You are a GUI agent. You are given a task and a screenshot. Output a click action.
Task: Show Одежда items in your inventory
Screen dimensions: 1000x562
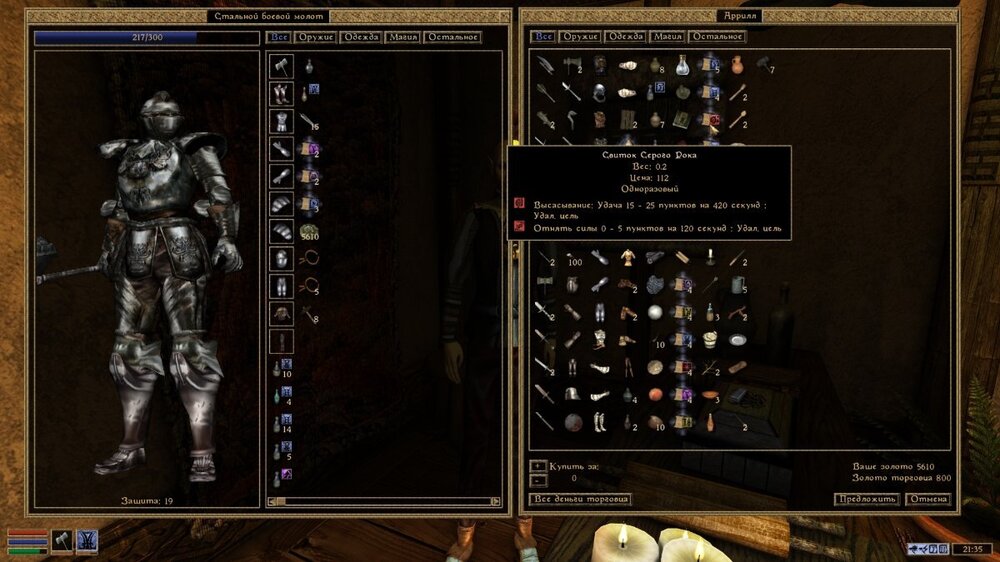(360, 37)
